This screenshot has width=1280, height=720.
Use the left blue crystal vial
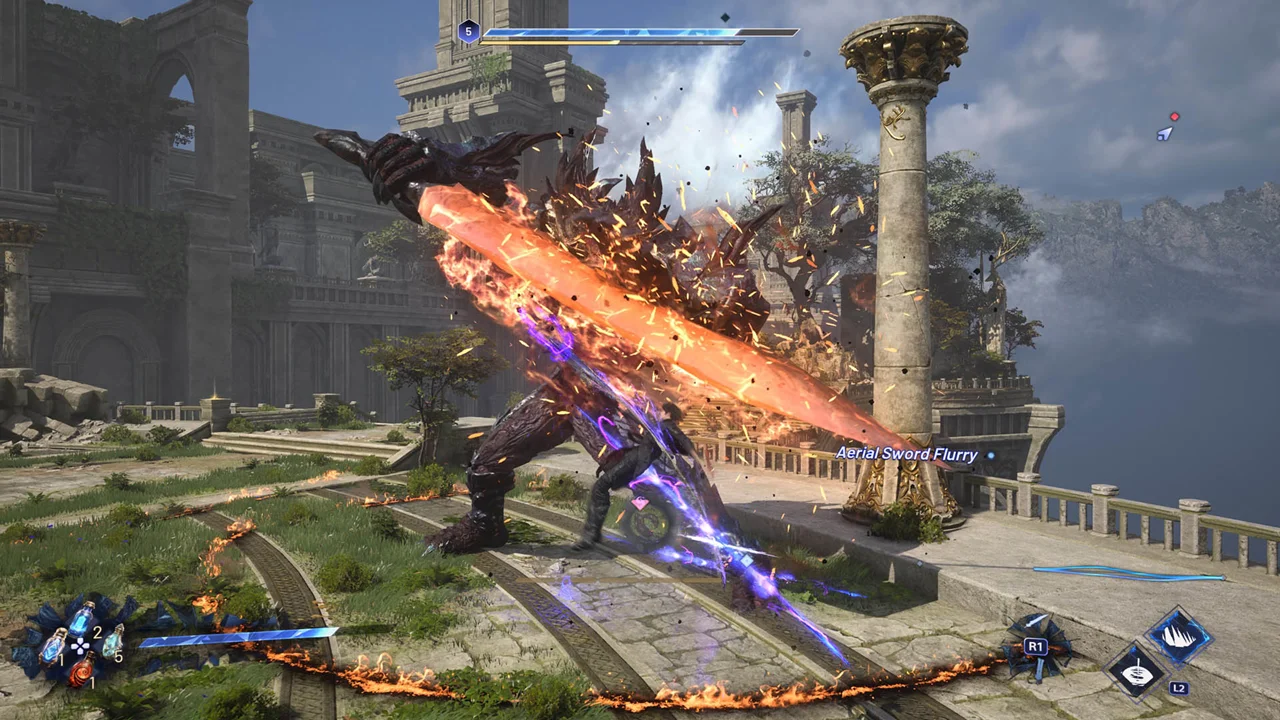tap(53, 646)
